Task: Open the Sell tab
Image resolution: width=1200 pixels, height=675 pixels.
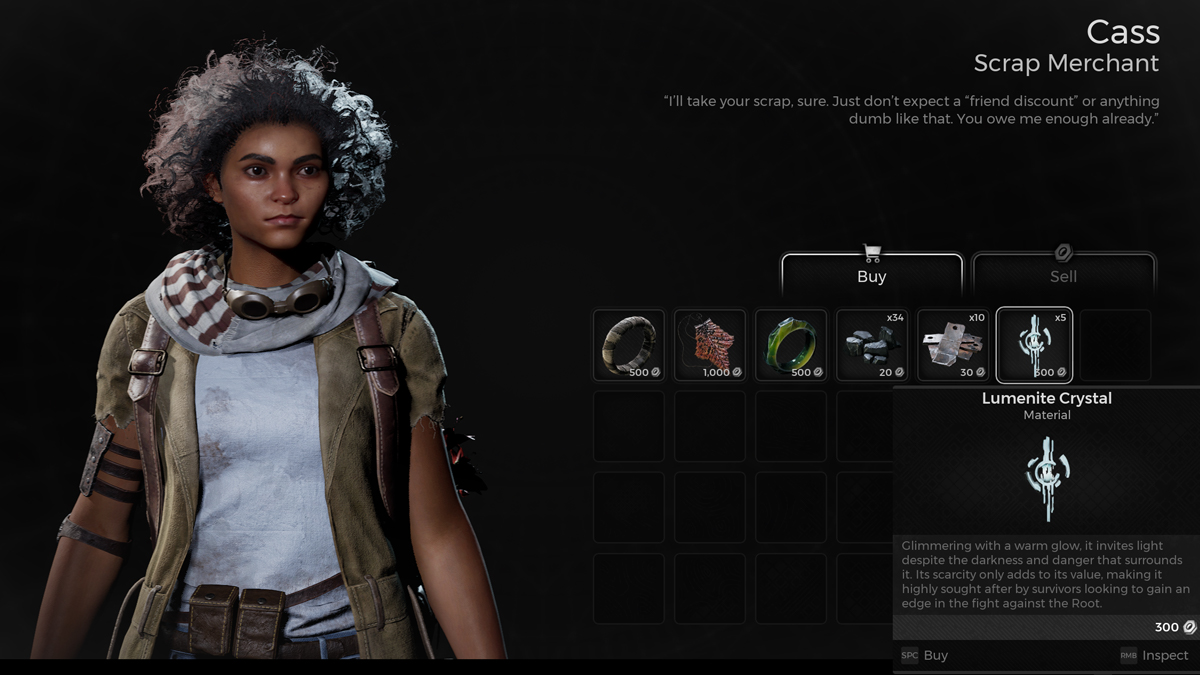Action: pyautogui.click(x=1063, y=275)
